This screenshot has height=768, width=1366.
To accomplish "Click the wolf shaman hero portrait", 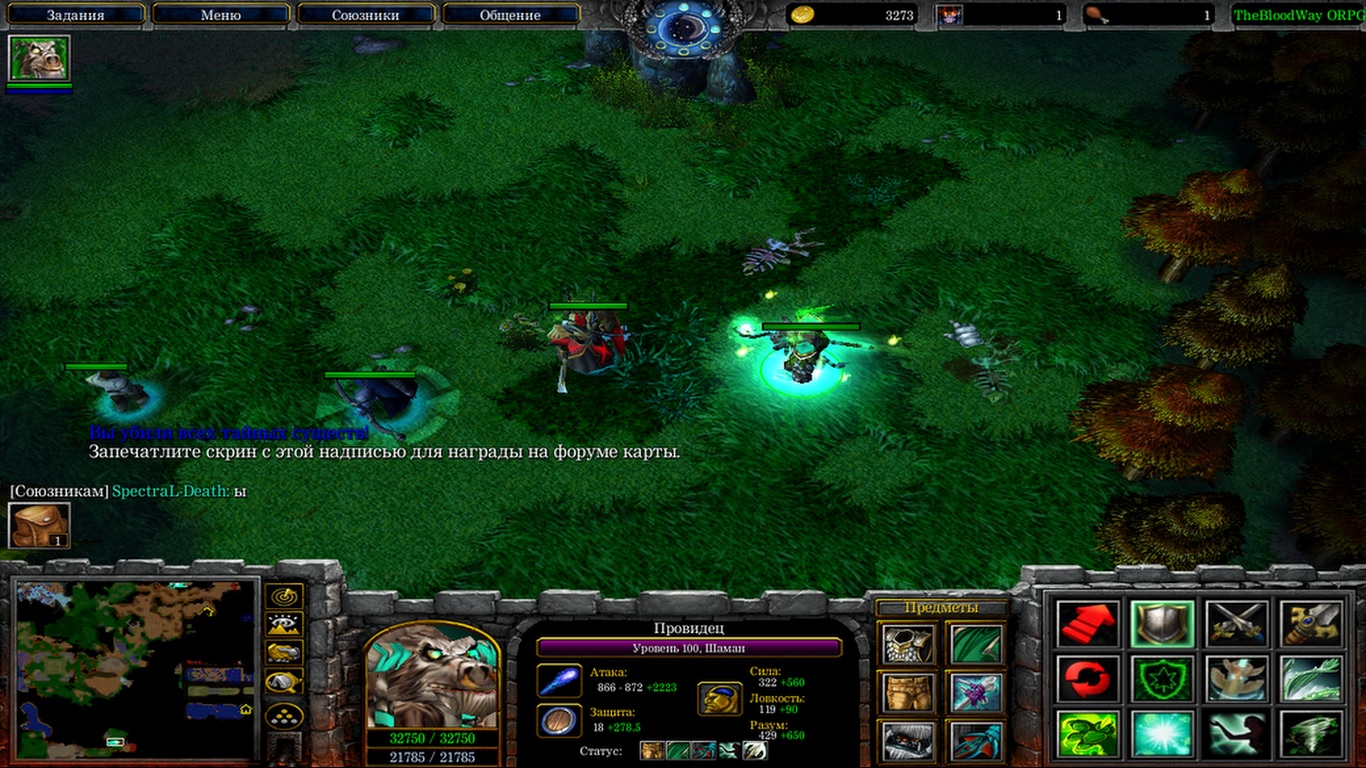I will click(432, 678).
